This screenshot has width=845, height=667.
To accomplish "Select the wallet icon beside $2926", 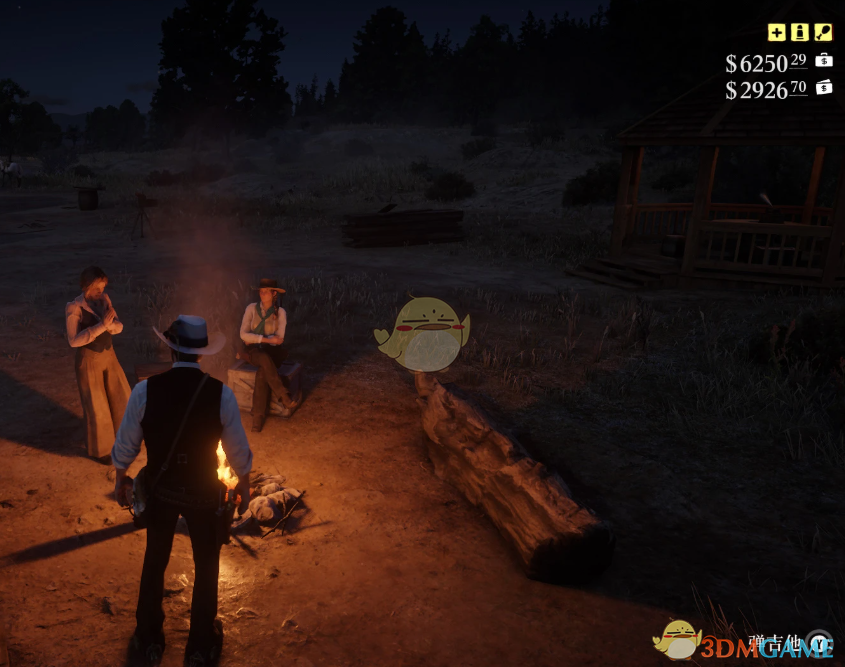I will point(824,87).
